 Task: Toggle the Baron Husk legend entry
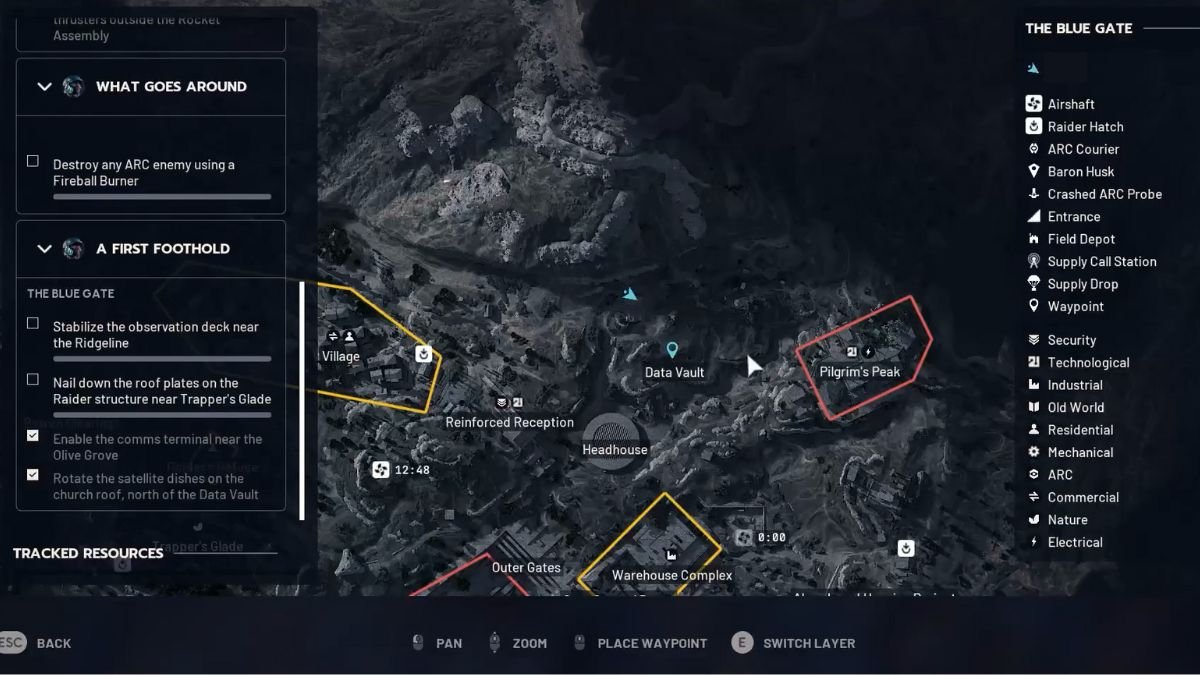click(x=1080, y=172)
